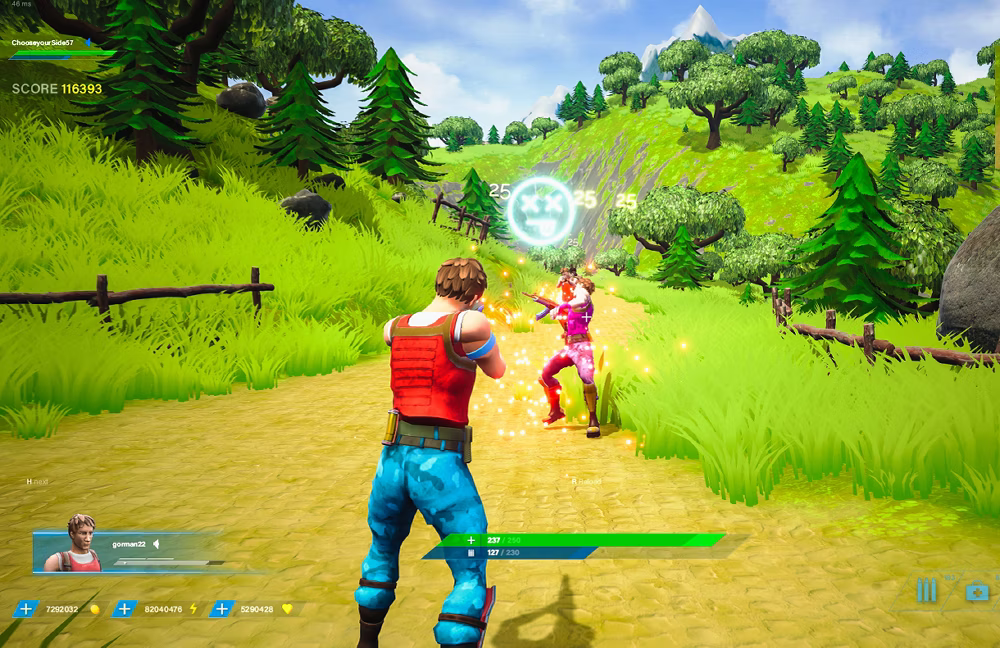Select the medkit inventory slot
Screen dimensions: 1000x648
point(977,592)
